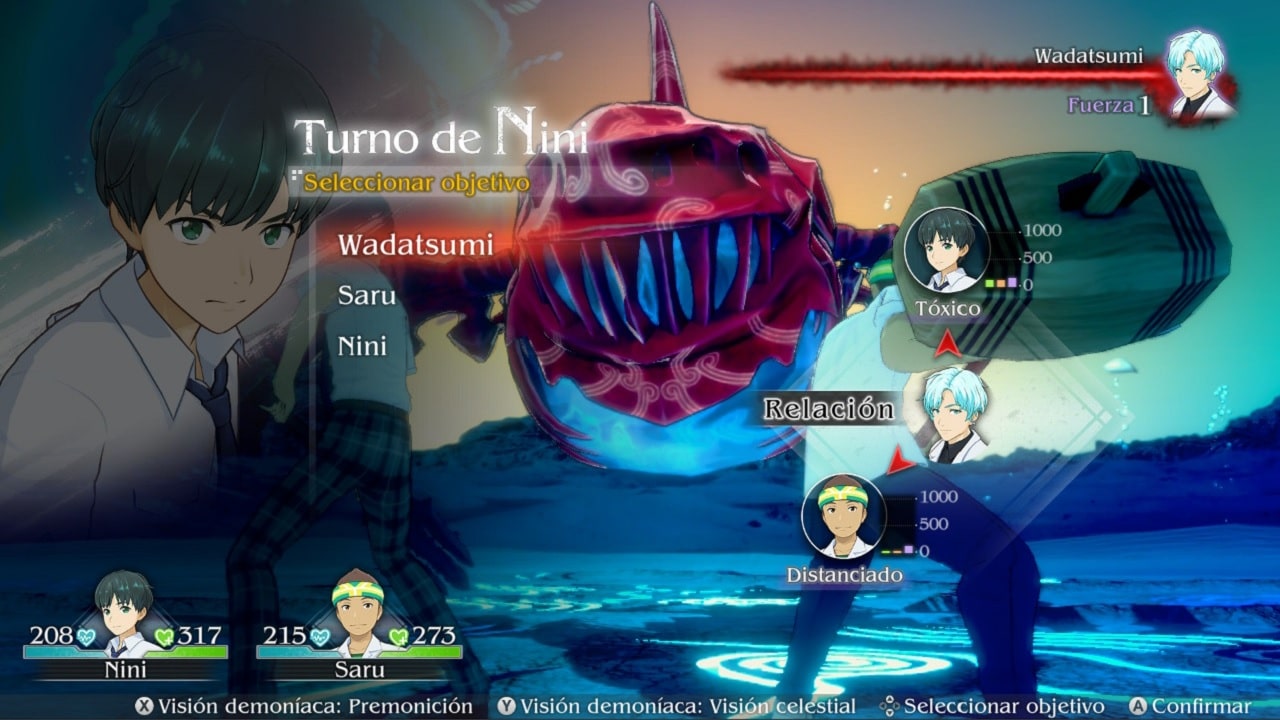1280x720 pixels.
Task: Click the Distanciado relationship portrait
Action: 844,516
